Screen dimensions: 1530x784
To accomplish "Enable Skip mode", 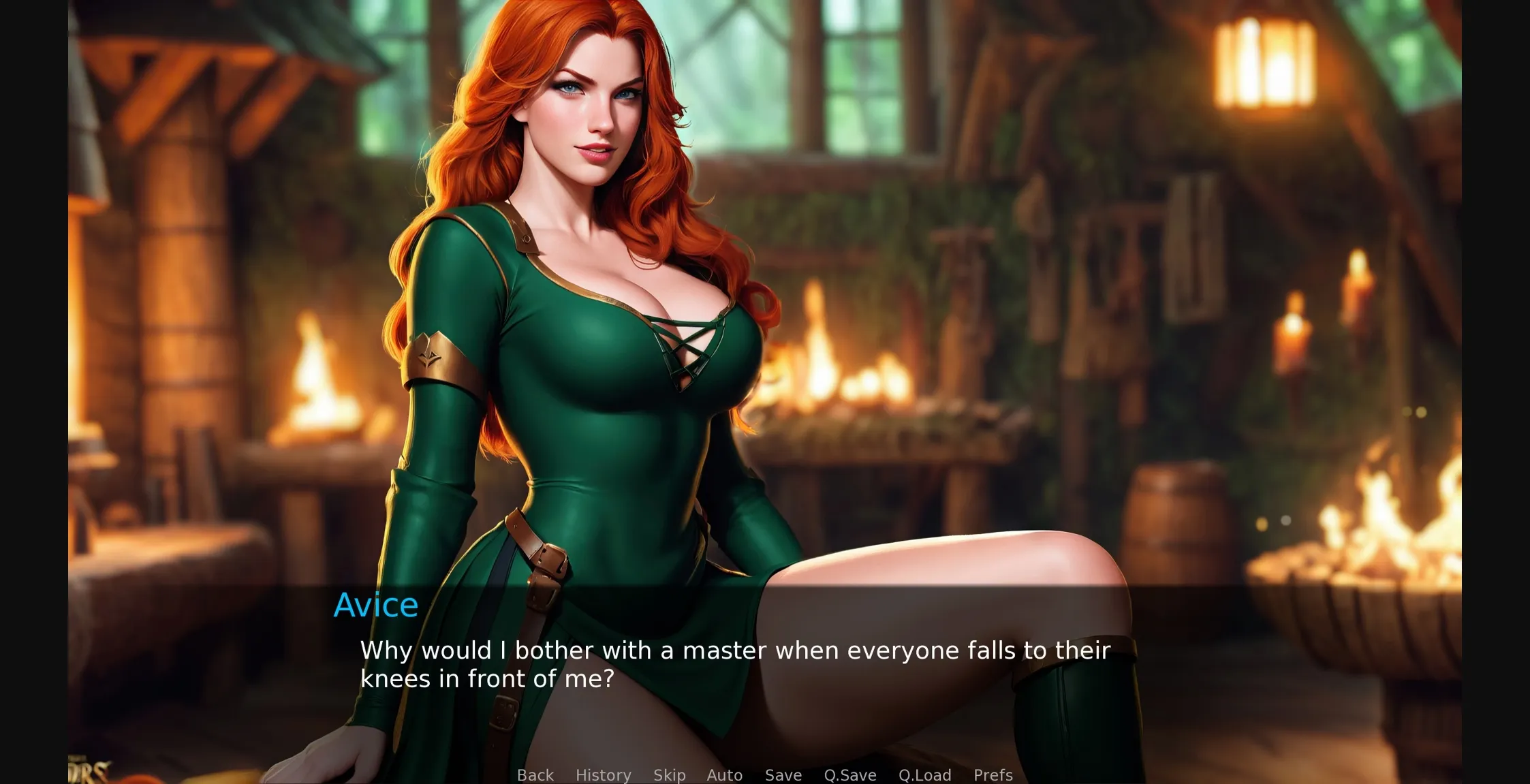I will (669, 775).
